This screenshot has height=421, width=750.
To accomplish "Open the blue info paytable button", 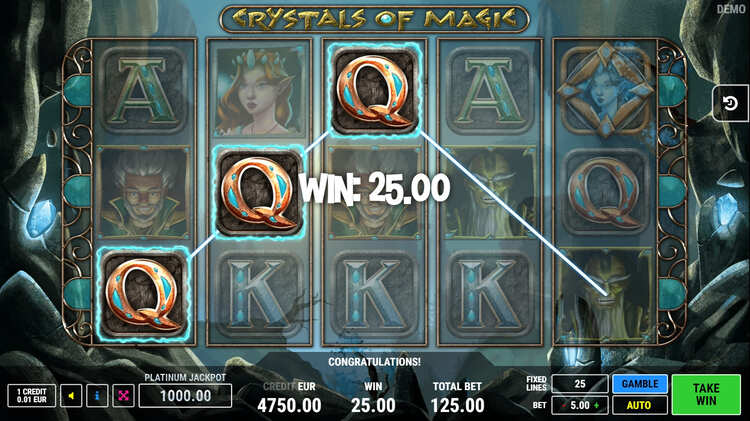I will (x=97, y=396).
